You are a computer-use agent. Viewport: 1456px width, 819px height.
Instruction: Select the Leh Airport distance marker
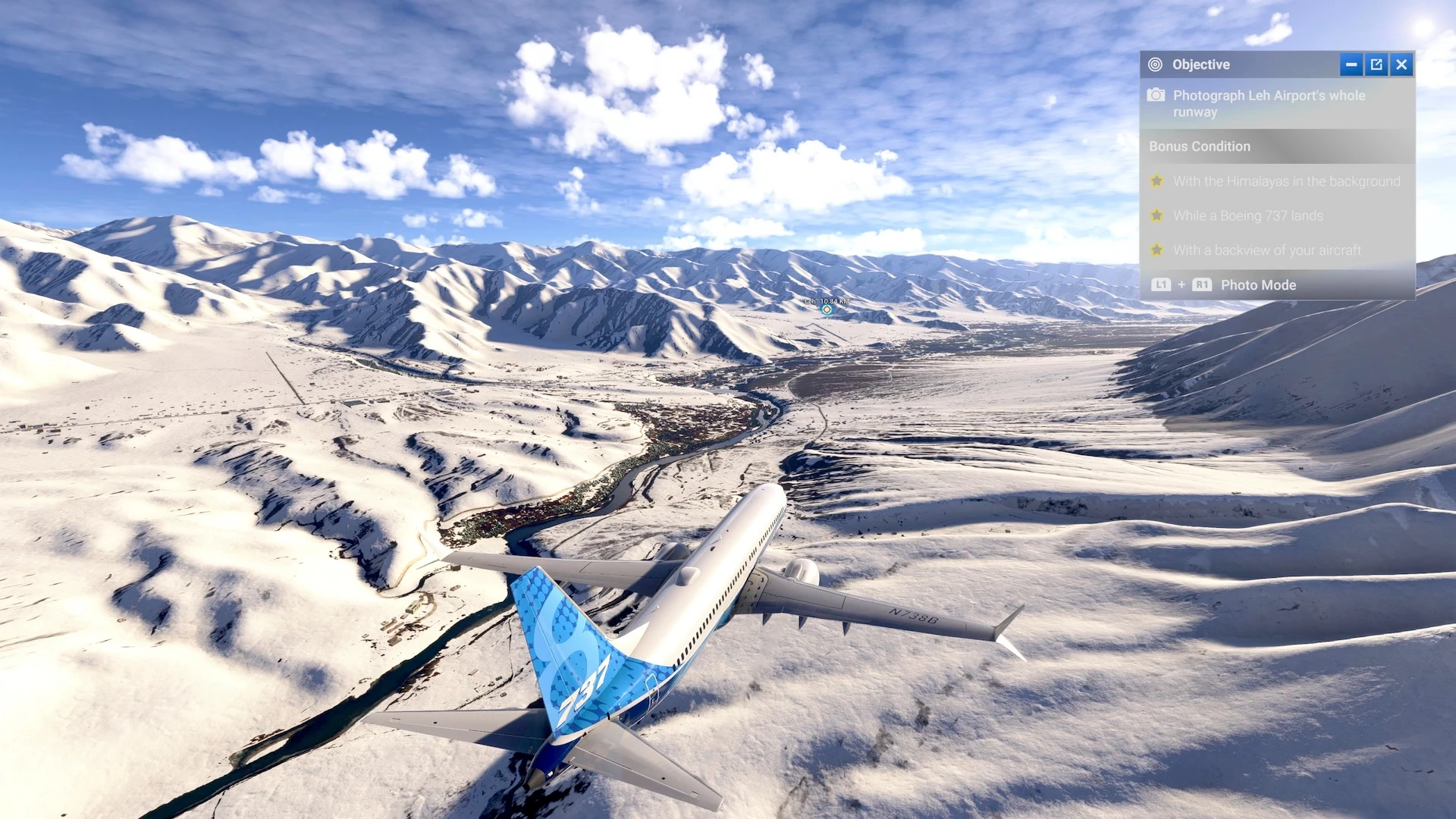[x=827, y=309]
